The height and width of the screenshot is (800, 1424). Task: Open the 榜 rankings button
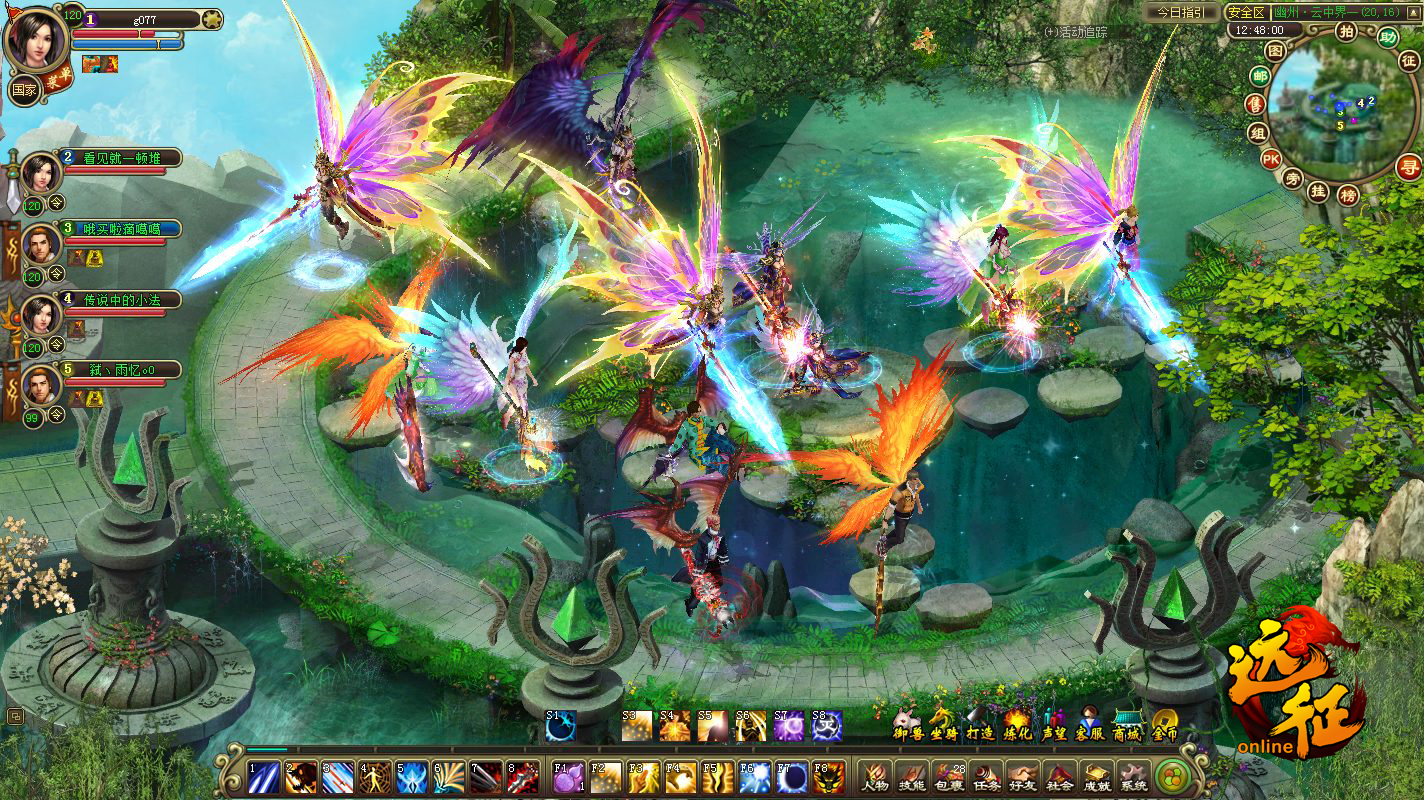[1348, 195]
